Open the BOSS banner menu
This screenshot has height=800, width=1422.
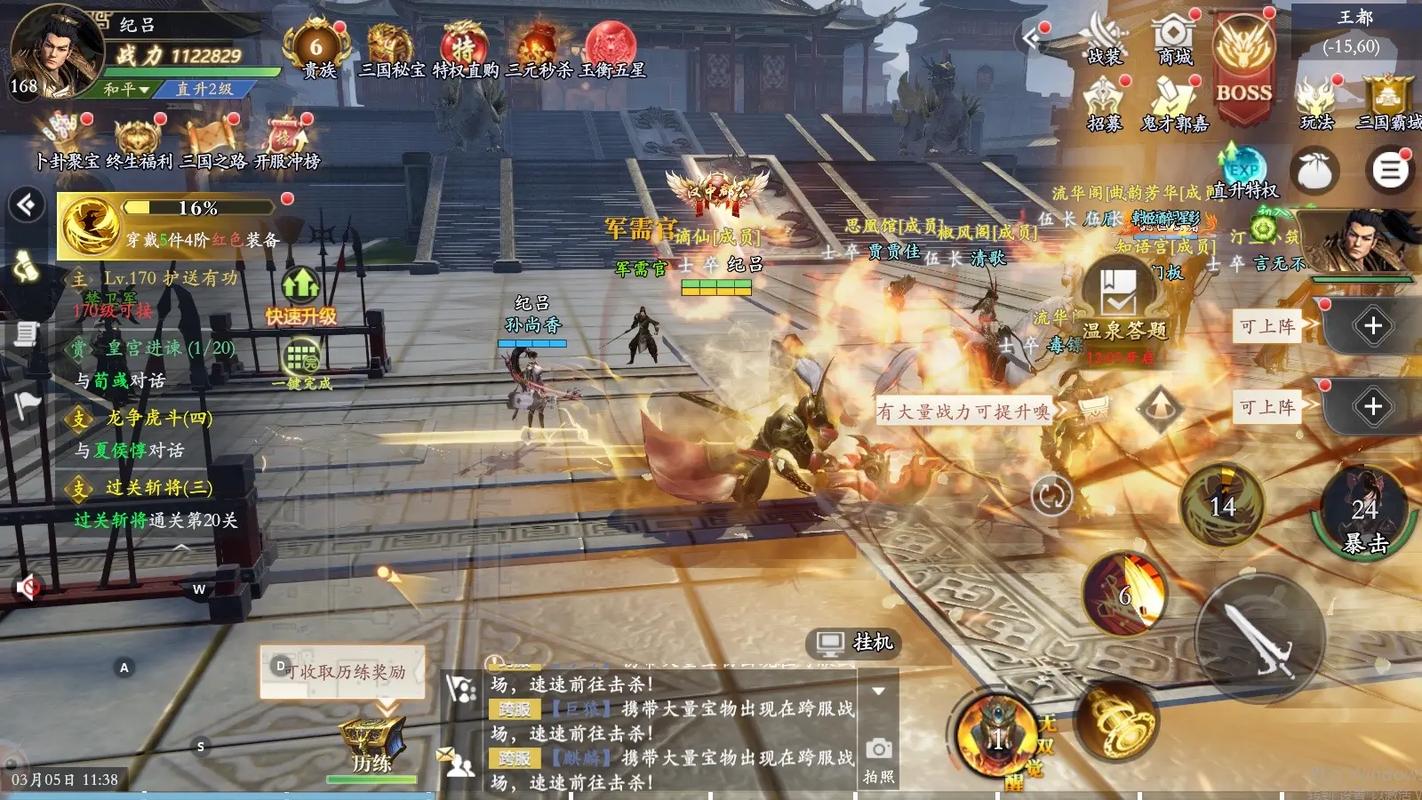[x=1243, y=65]
